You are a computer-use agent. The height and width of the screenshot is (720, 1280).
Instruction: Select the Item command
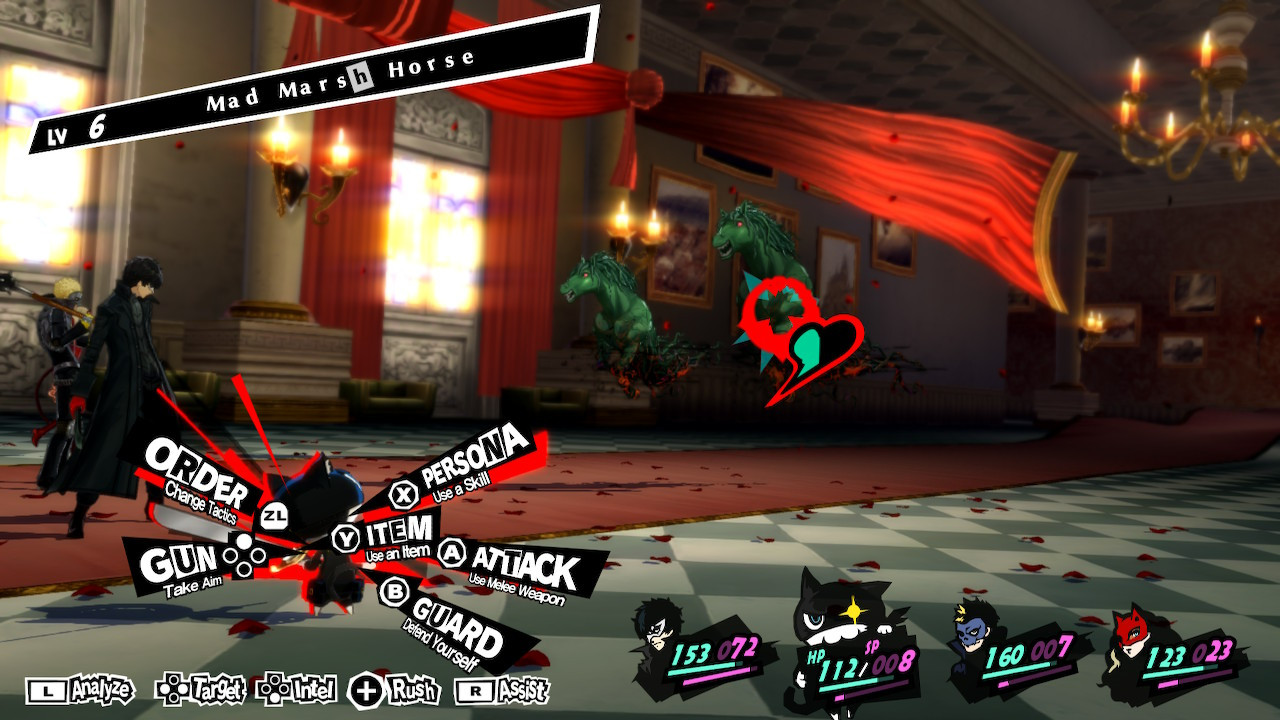tap(402, 530)
